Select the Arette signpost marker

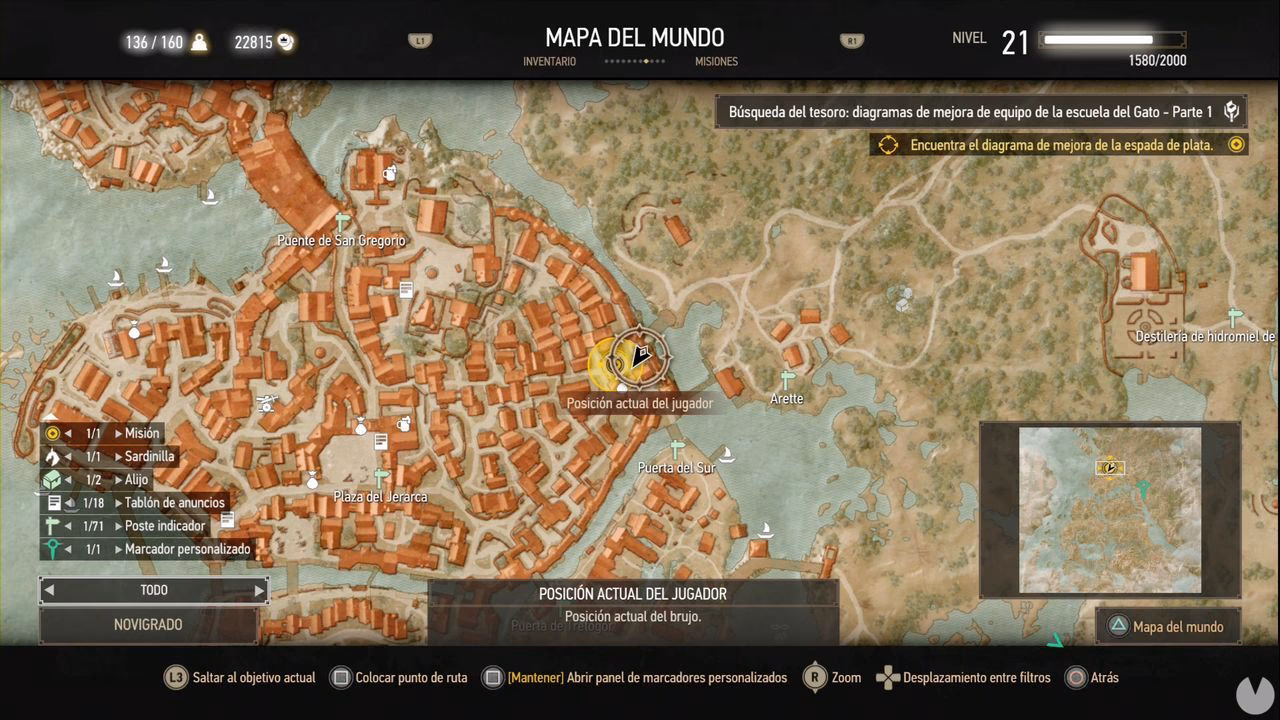tap(787, 380)
